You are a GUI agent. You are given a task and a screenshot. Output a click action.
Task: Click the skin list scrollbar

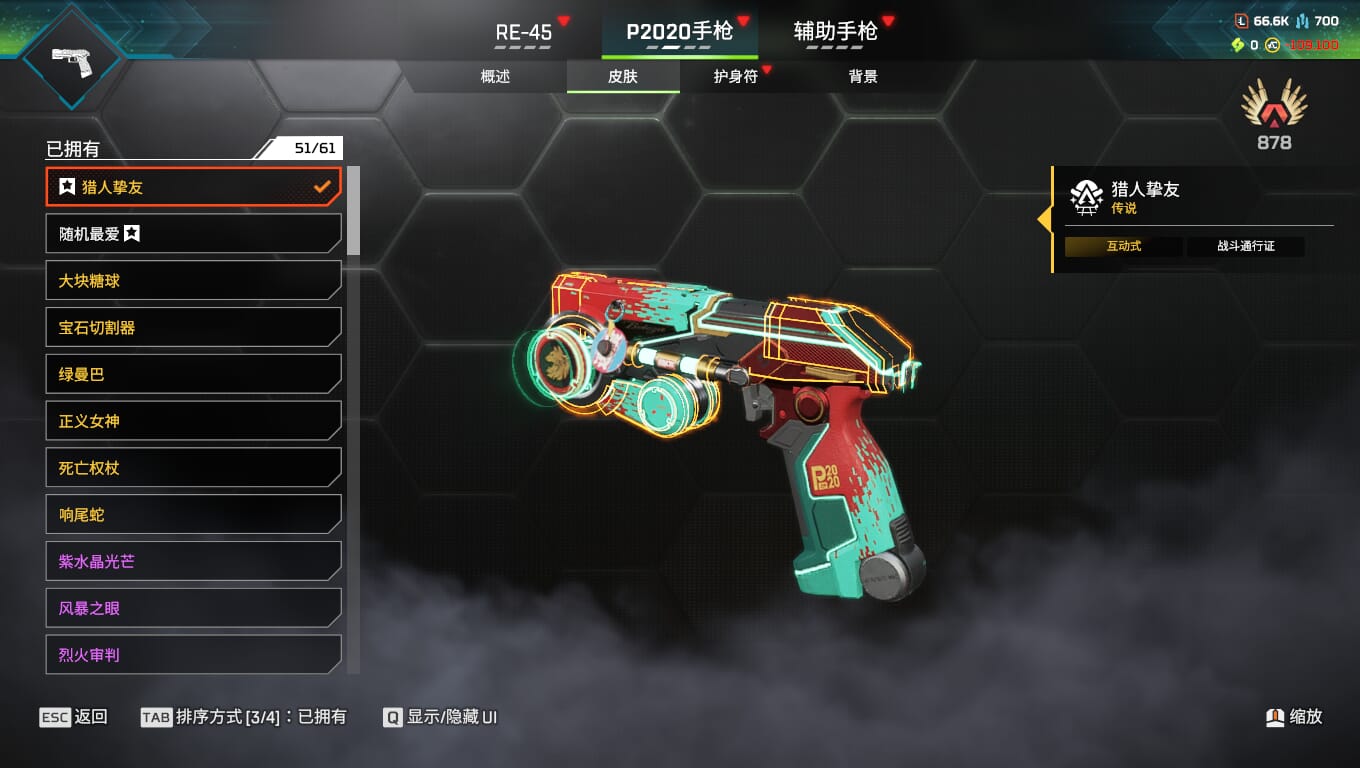[353, 212]
